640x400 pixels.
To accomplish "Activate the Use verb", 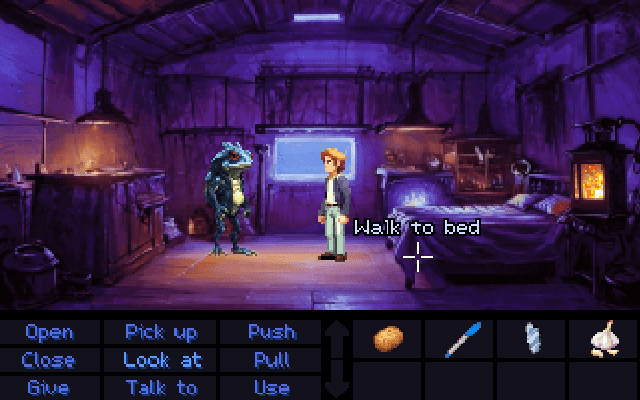I will tap(271, 388).
